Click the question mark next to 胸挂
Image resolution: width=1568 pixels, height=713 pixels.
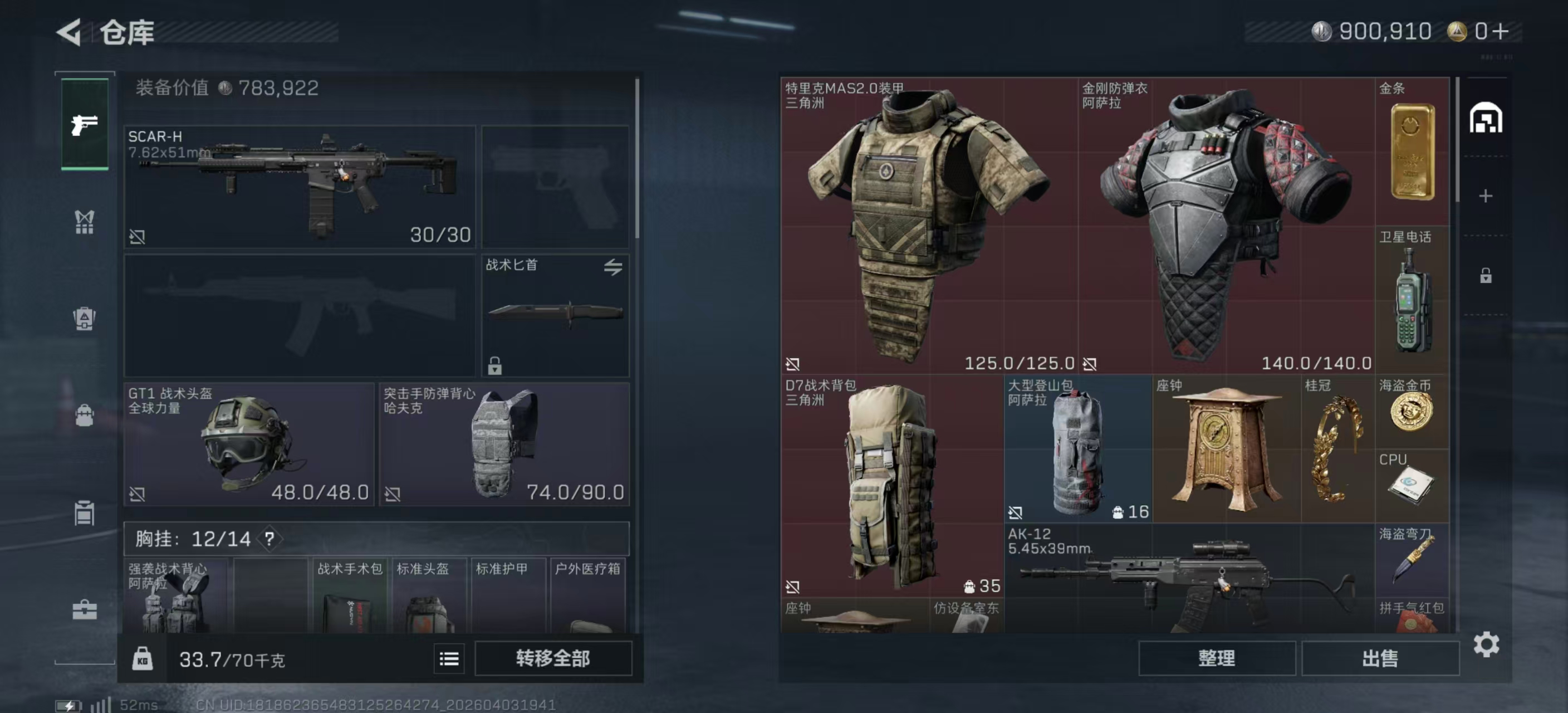click(269, 538)
